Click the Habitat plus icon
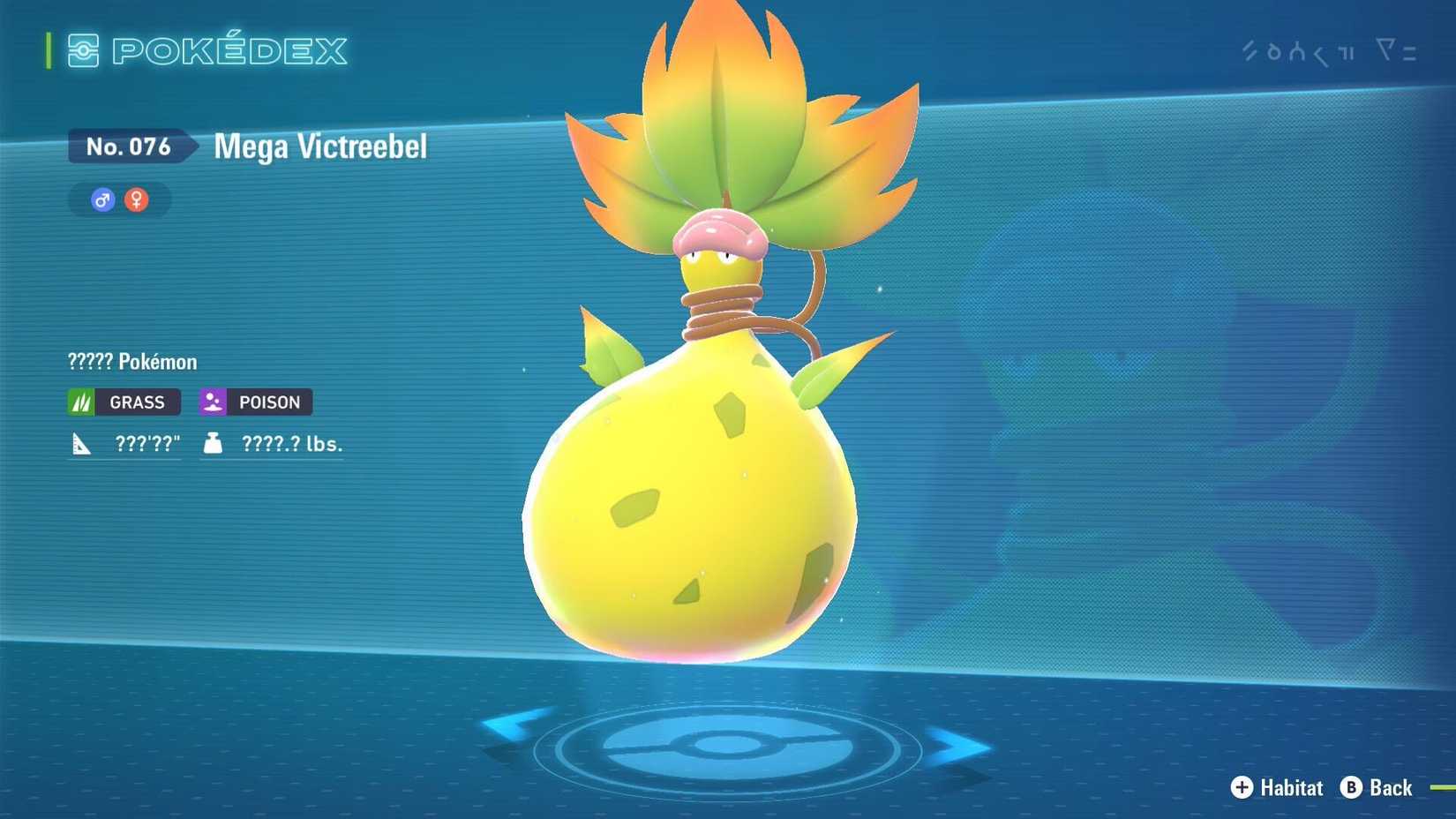This screenshot has height=819, width=1456. tap(1242, 788)
